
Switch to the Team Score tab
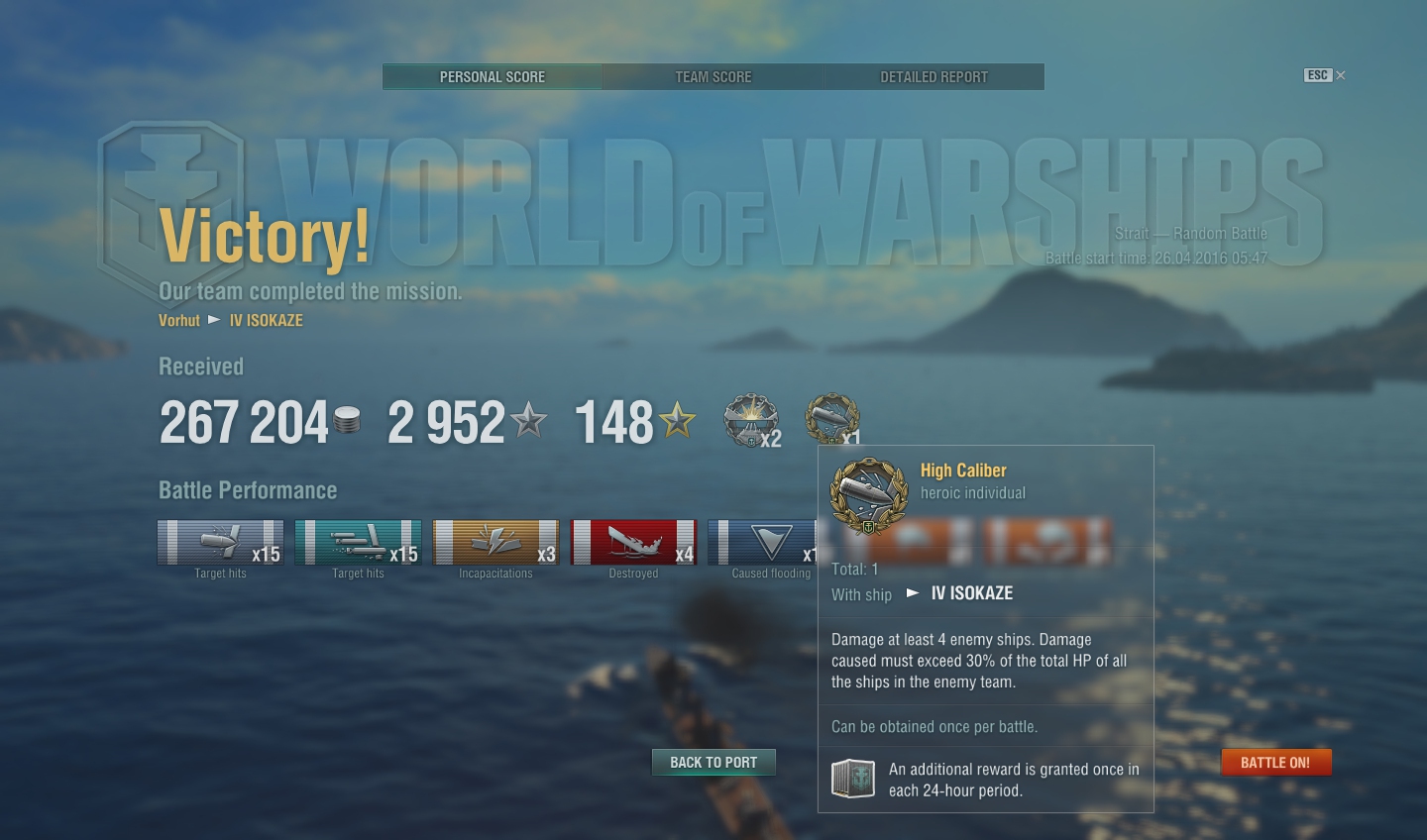point(713,77)
